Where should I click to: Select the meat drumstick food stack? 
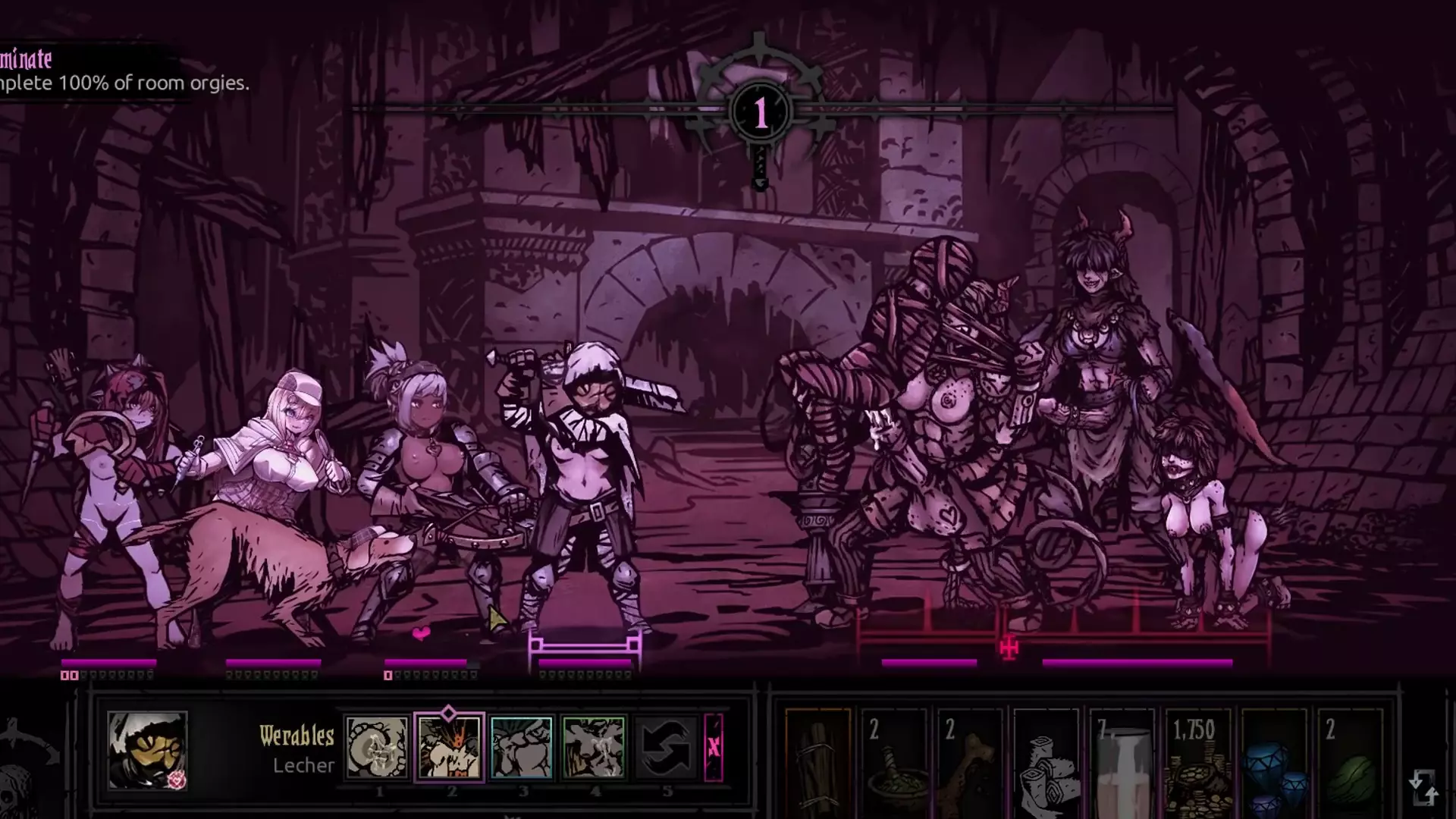coord(971,762)
